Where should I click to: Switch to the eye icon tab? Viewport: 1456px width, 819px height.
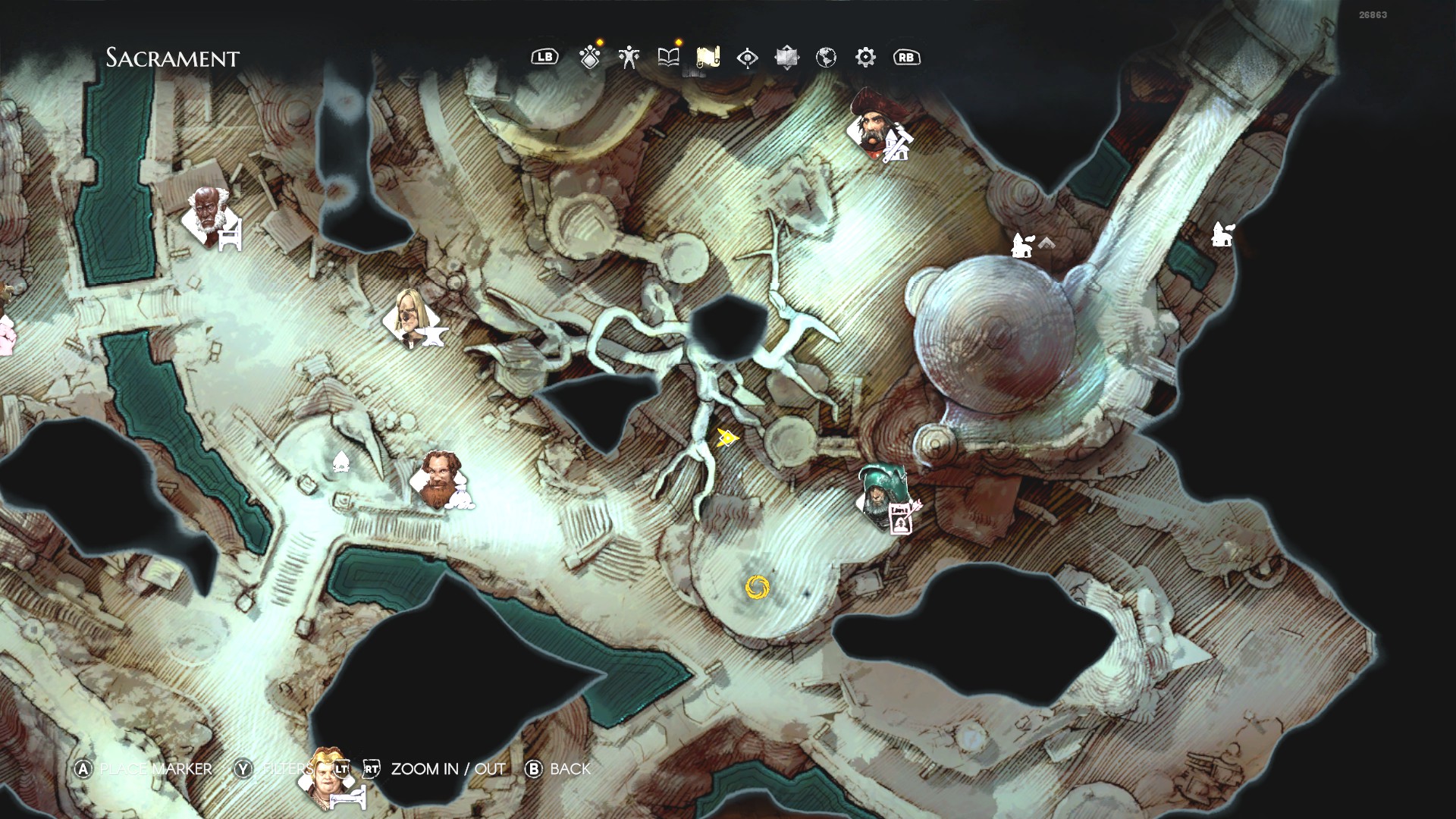coord(747,58)
